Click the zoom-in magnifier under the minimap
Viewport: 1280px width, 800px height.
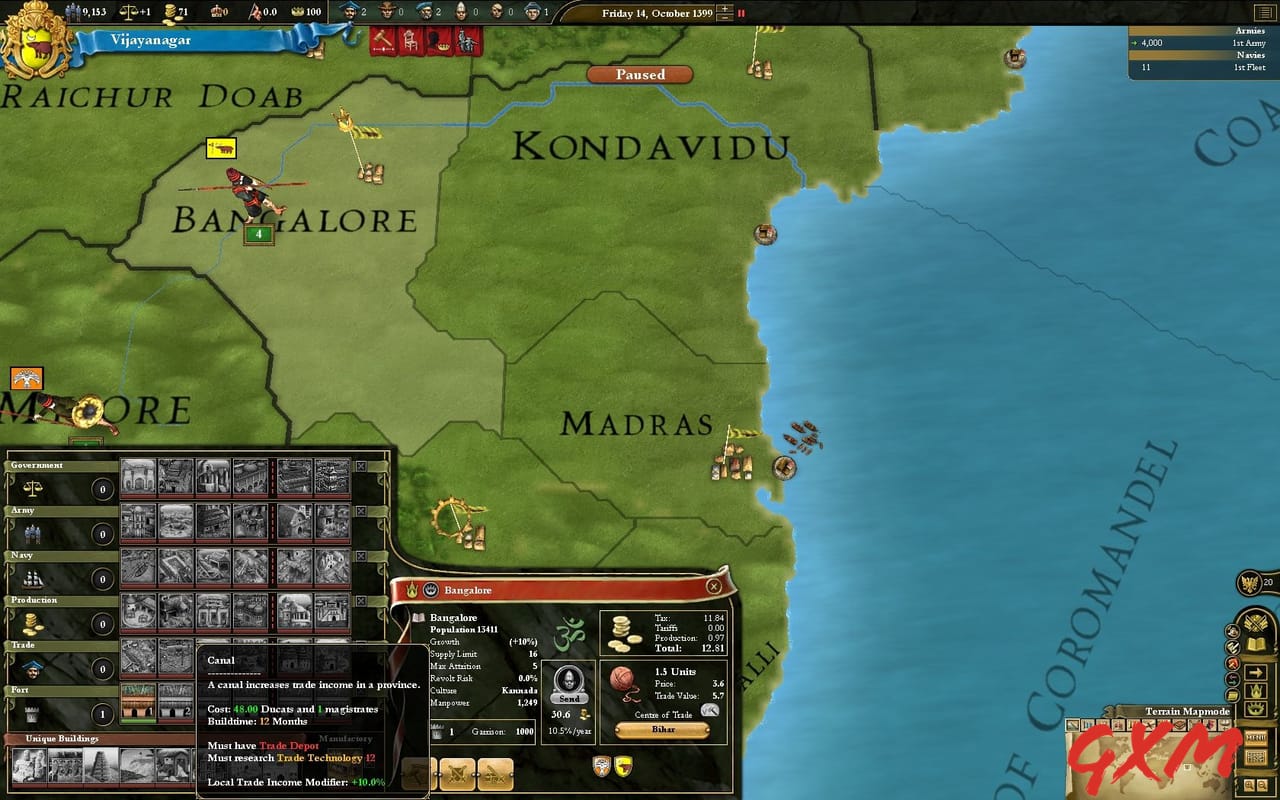pyautogui.click(x=1249, y=784)
